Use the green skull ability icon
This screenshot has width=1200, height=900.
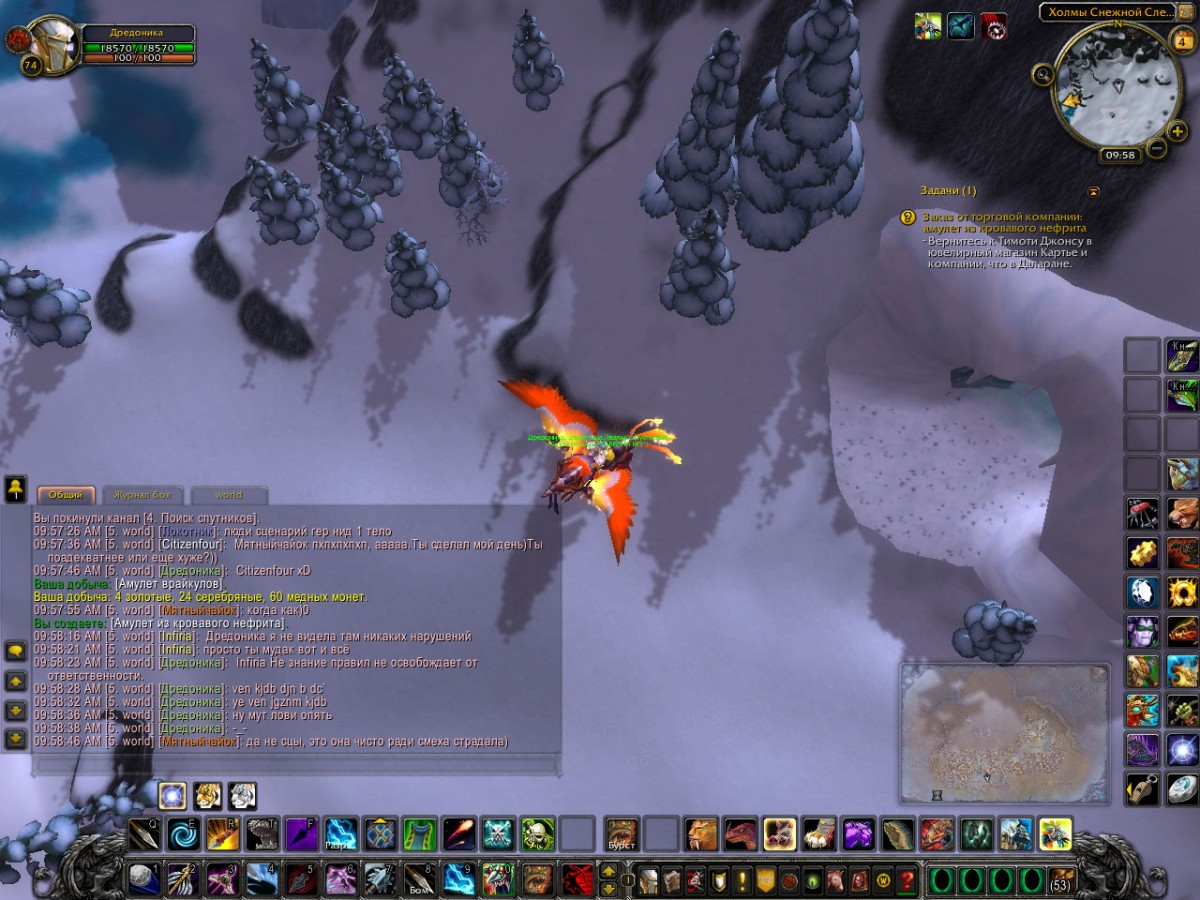pyautogui.click(x=537, y=833)
